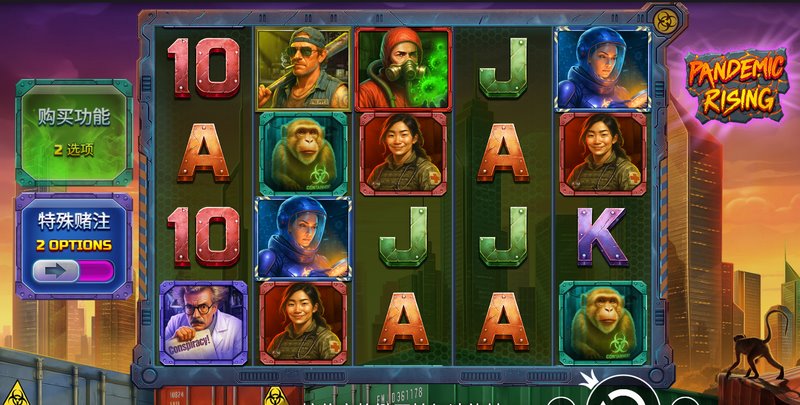800x405 pixels.
Task: Toggle the arrow switch under 特殊赌注
Action: point(73,270)
